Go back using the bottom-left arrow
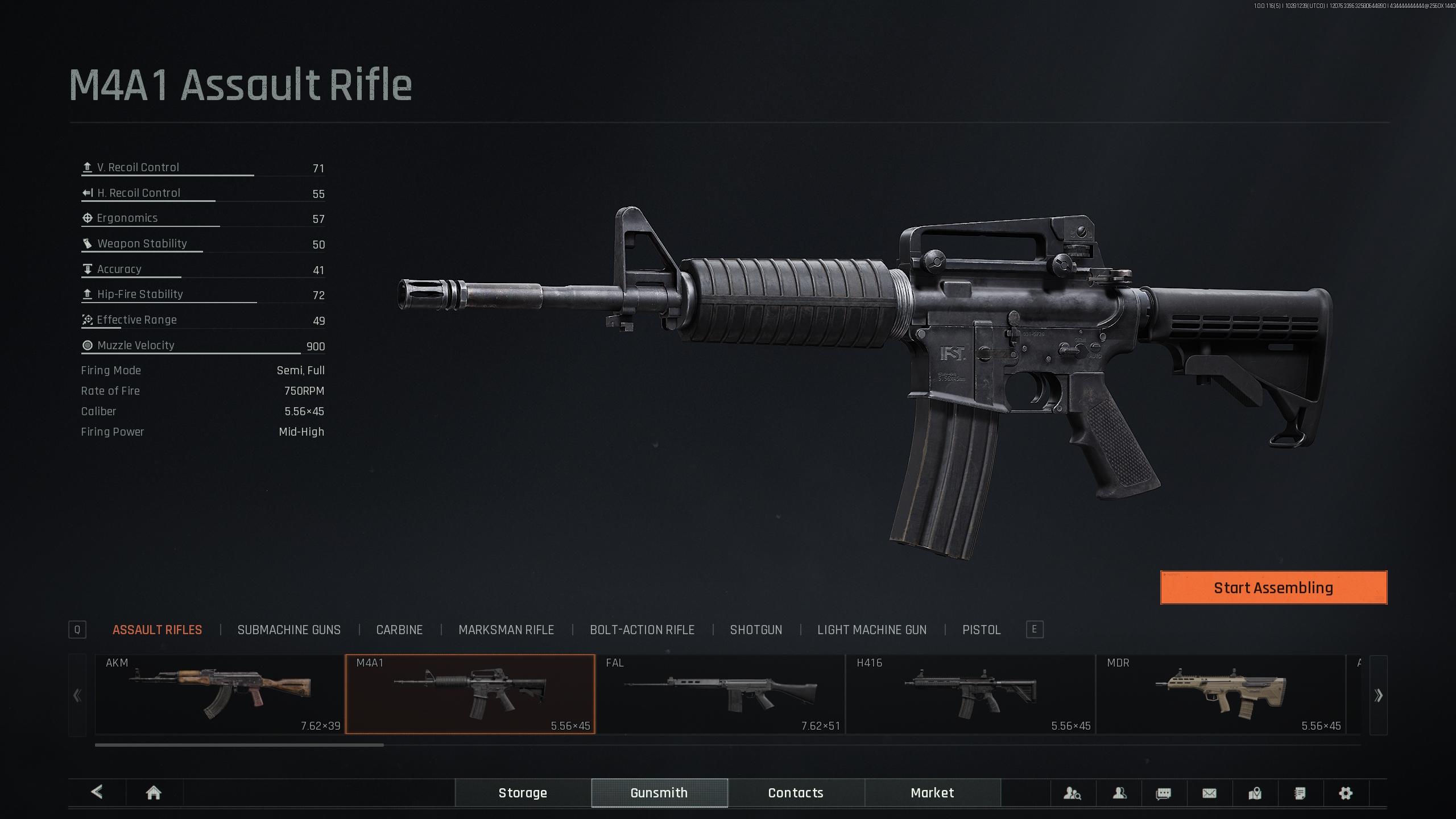The width and height of the screenshot is (1456, 819). [97, 792]
